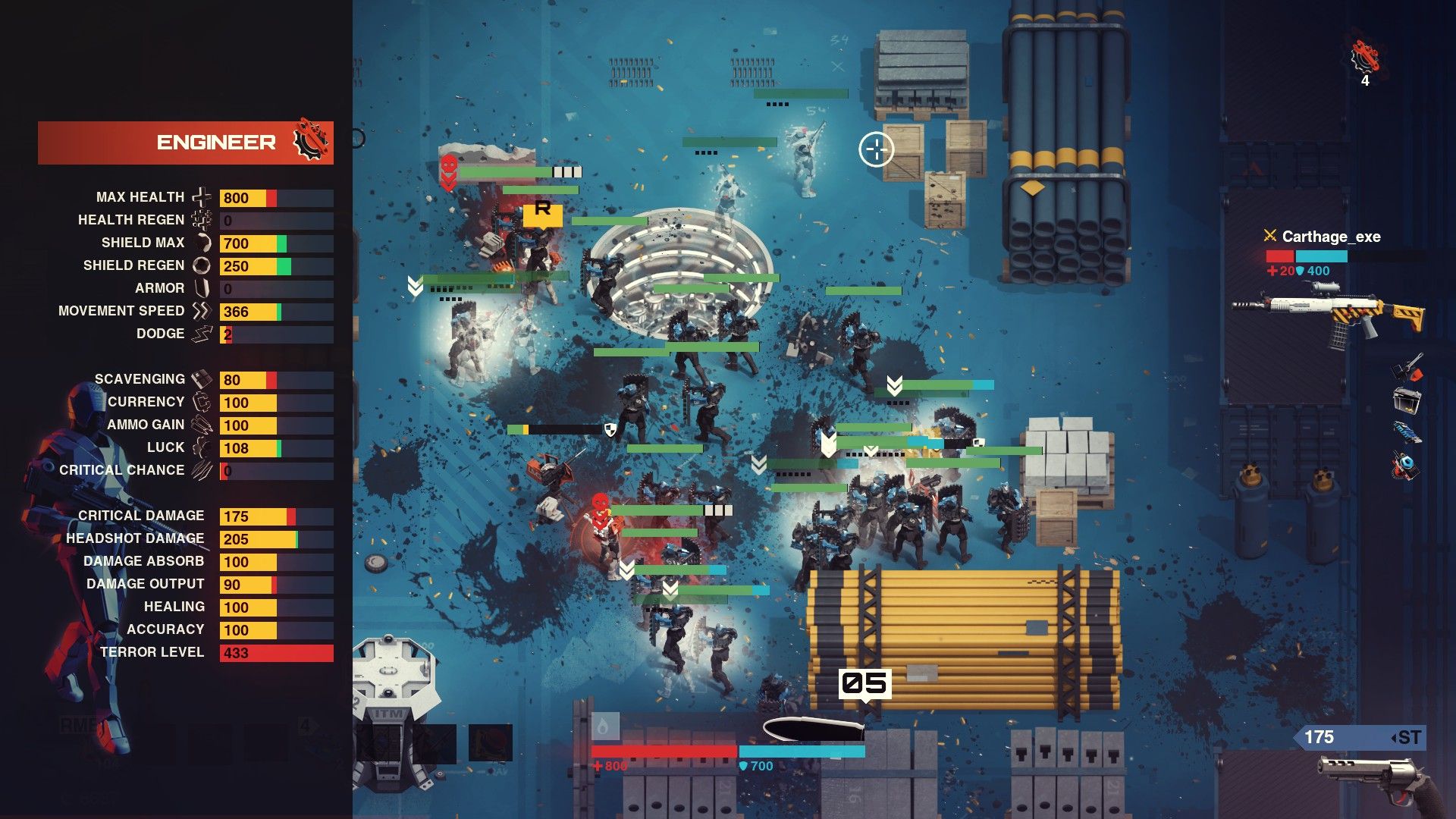Select the Currency coin icon
1456x819 pixels.
(x=202, y=401)
